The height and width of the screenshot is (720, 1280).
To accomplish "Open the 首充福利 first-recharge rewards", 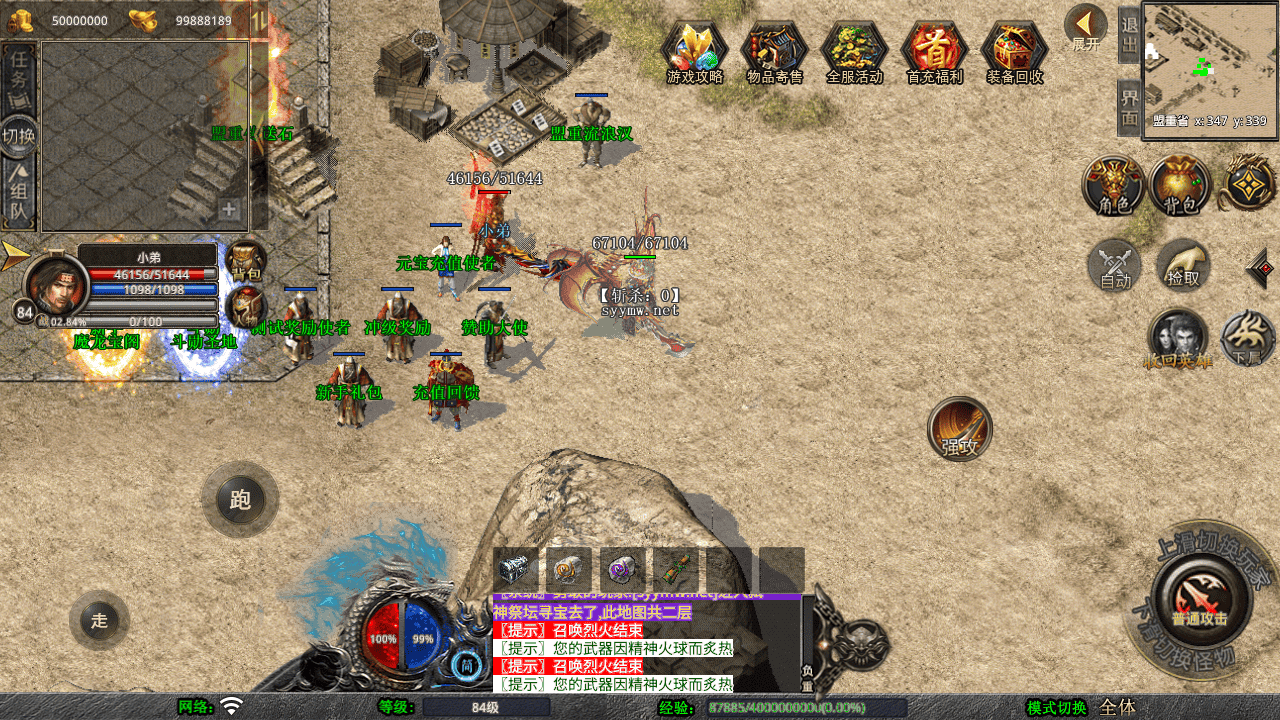I will tap(934, 51).
